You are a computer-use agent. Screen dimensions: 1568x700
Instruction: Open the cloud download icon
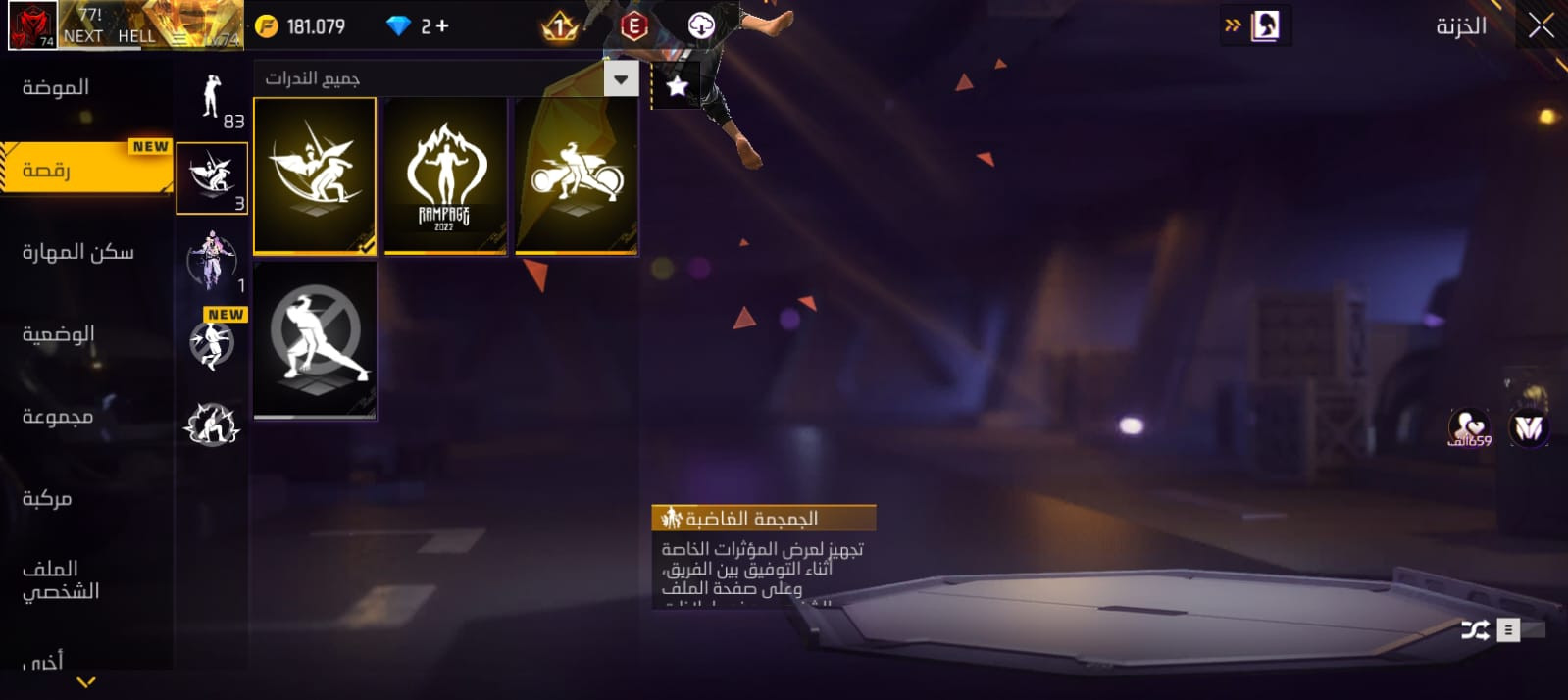point(701,26)
